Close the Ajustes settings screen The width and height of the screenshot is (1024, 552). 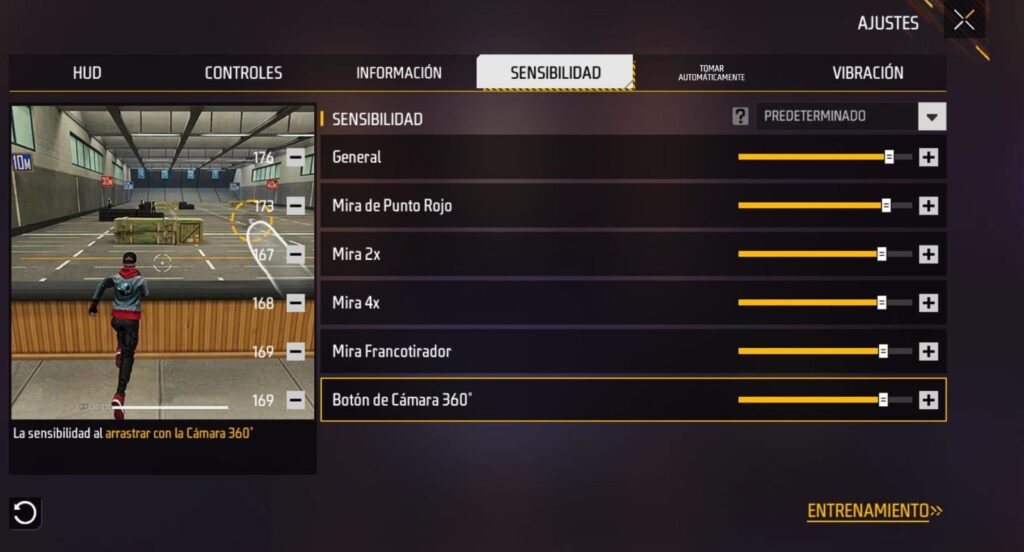coord(964,20)
